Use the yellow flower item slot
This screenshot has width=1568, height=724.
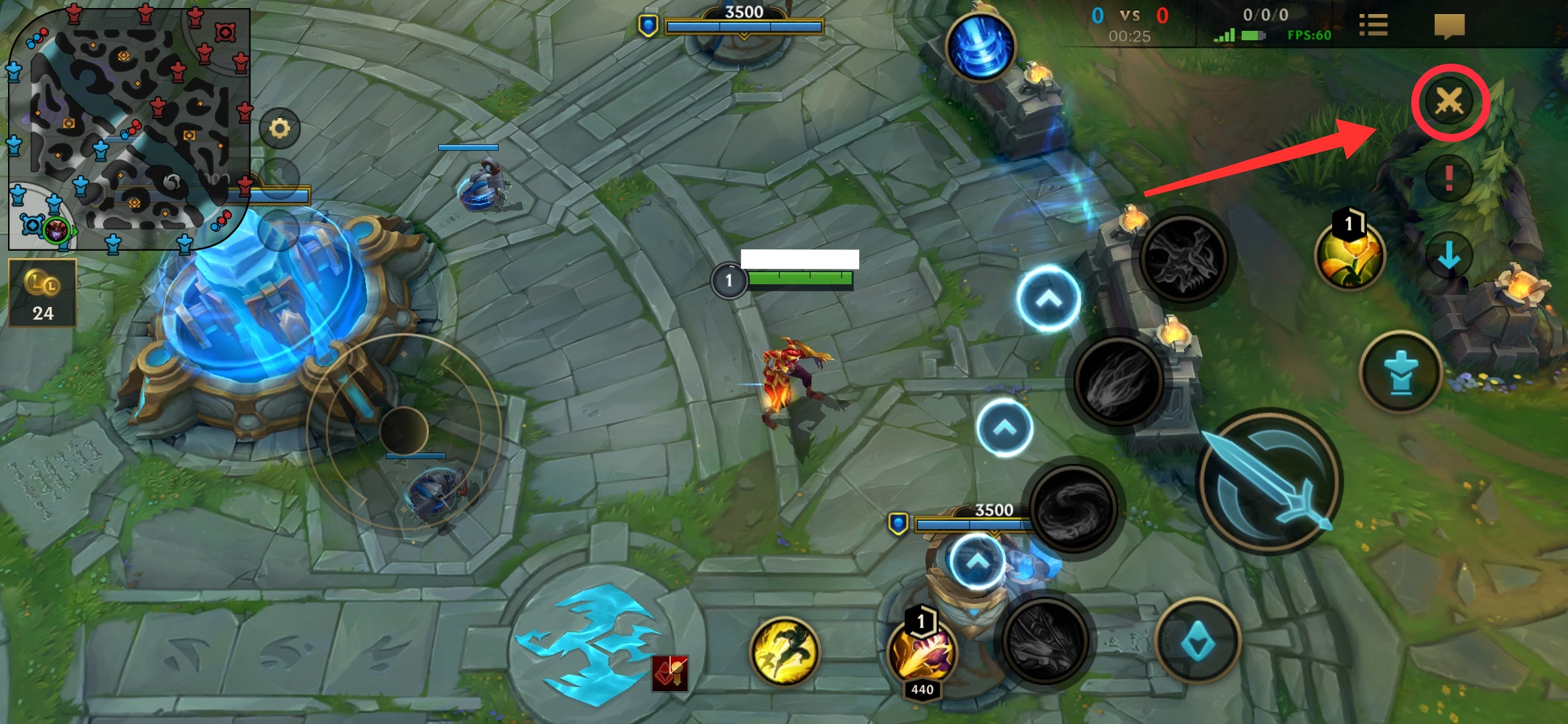click(1350, 255)
